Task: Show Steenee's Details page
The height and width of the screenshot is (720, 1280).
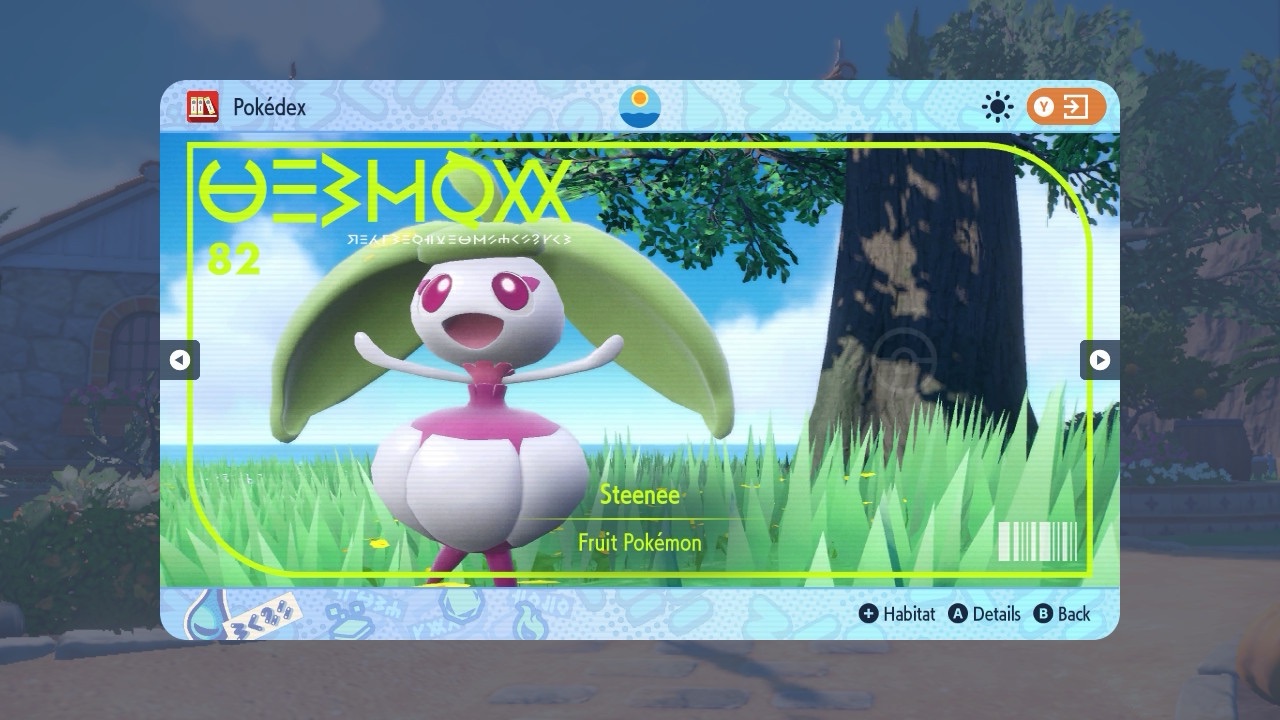Action: (985, 614)
